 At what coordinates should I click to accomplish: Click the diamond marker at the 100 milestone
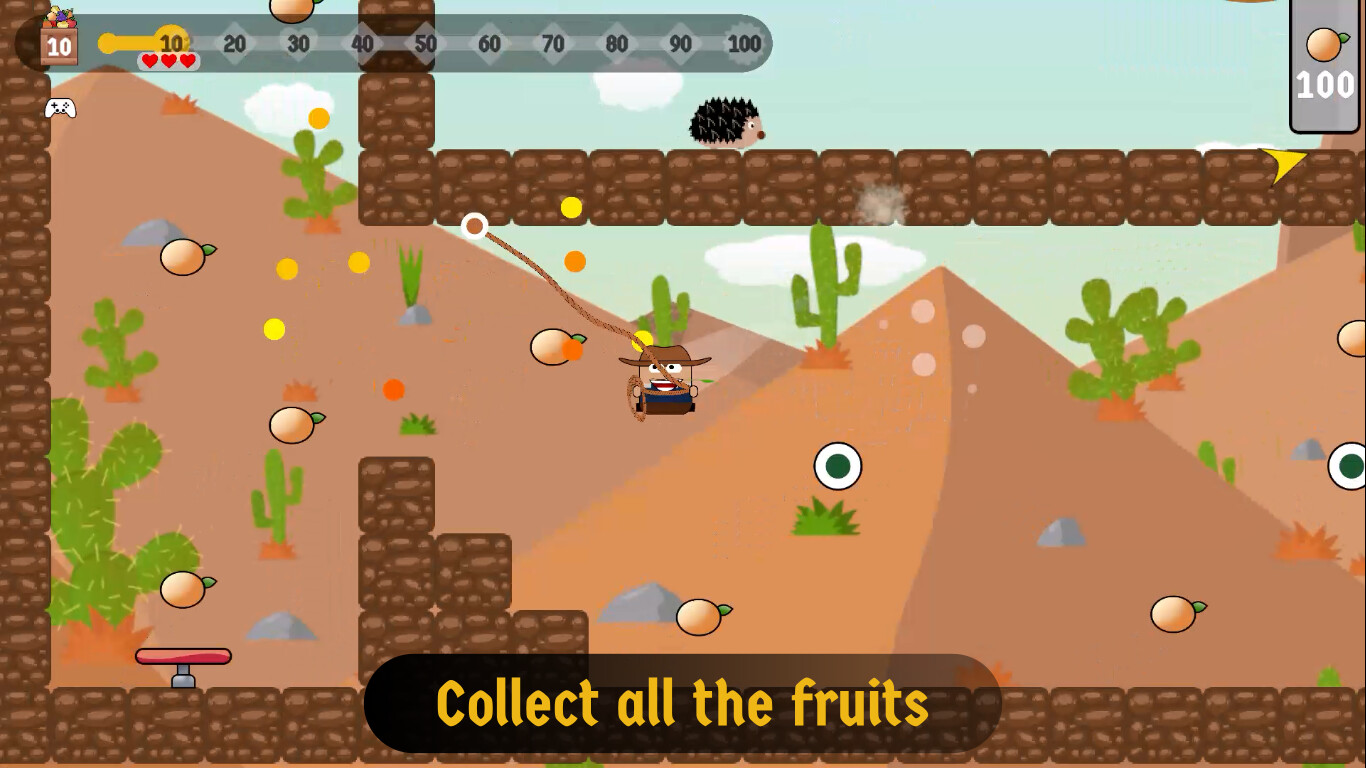[x=744, y=44]
